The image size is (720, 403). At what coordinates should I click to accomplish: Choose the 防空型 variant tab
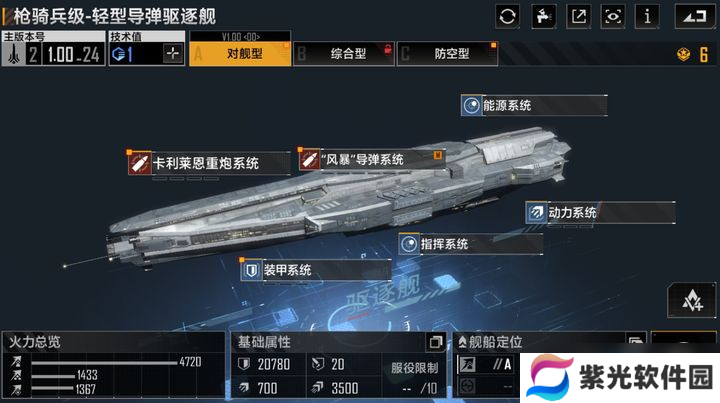[446, 54]
